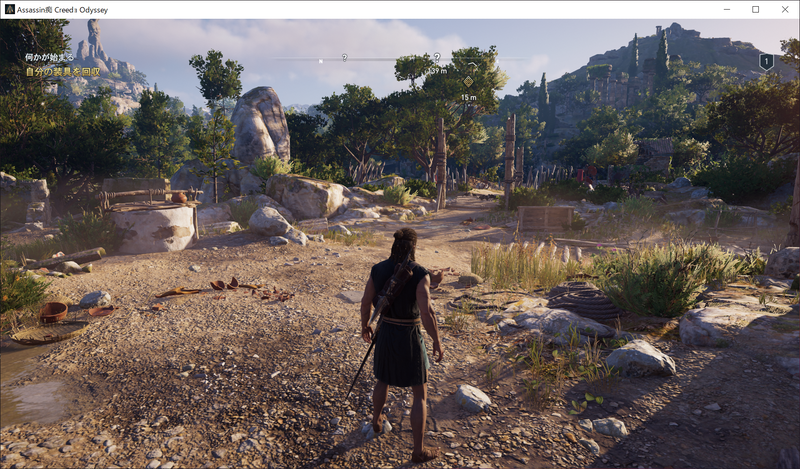Select the diamond objective marker at 15 m

point(468,82)
